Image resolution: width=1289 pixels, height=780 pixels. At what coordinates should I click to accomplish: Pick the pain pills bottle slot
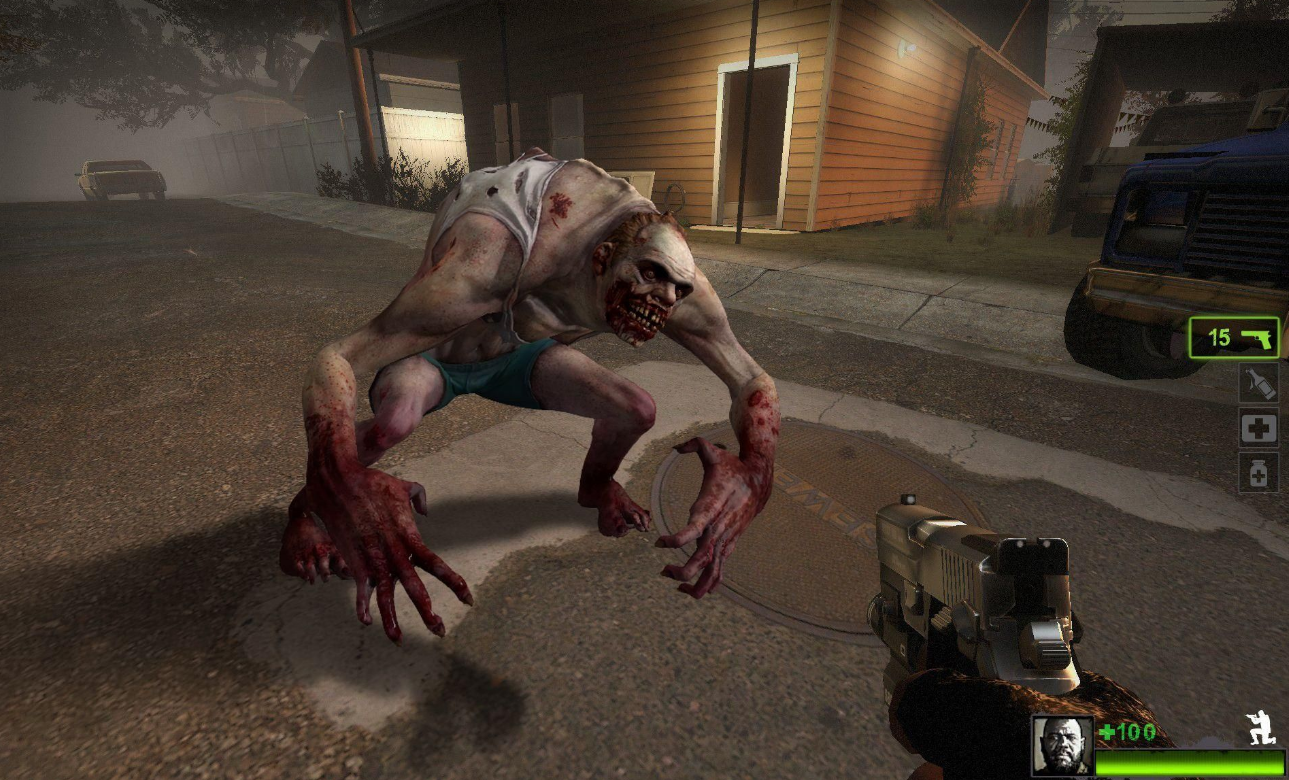point(1258,473)
